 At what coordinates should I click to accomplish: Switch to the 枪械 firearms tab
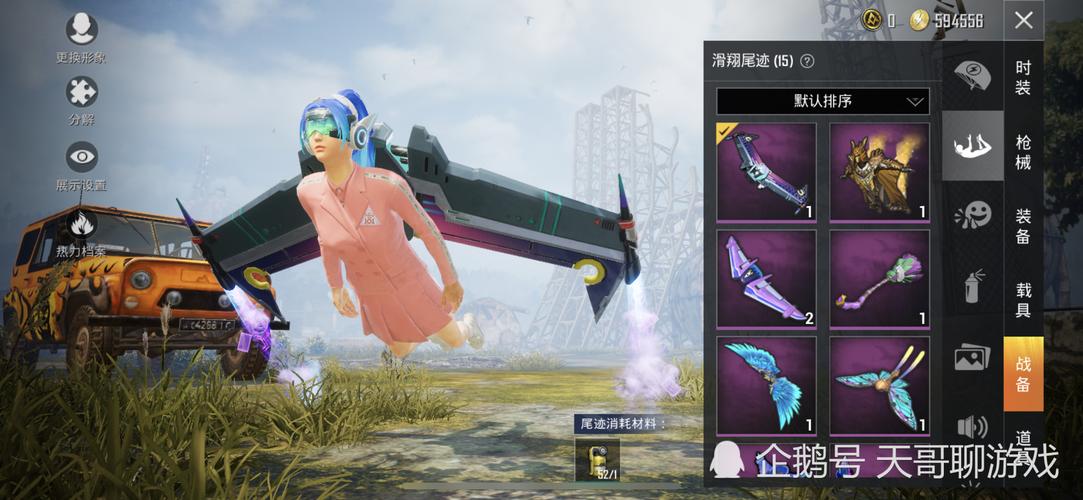(x=1023, y=152)
